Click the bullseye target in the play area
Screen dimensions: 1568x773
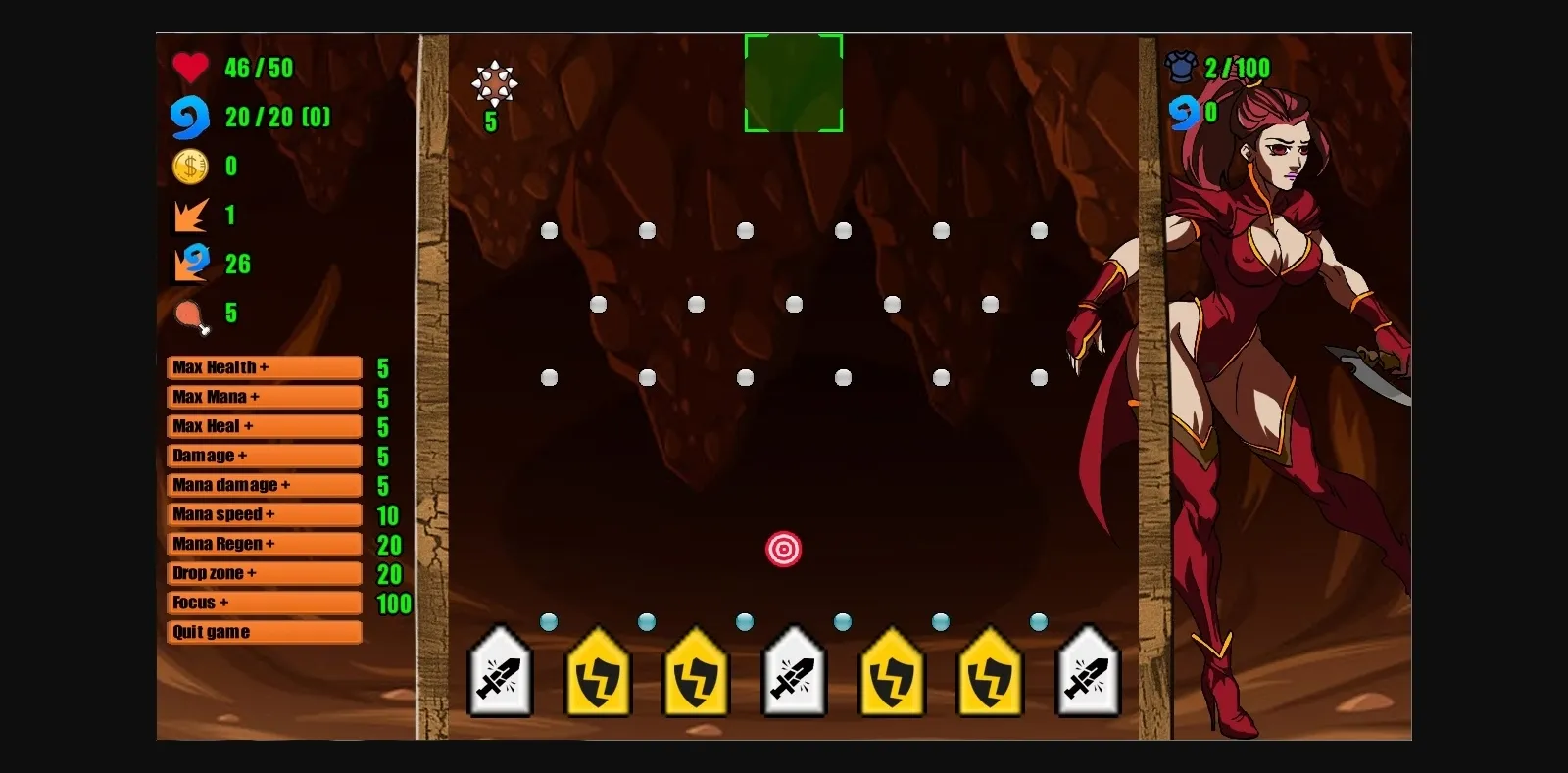click(784, 550)
